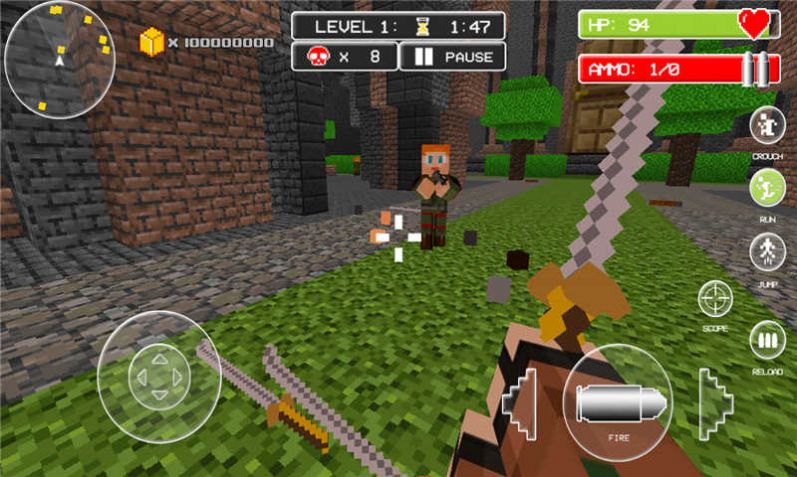The height and width of the screenshot is (477, 797).
Task: Select the gold cube currency icon
Action: [x=151, y=42]
